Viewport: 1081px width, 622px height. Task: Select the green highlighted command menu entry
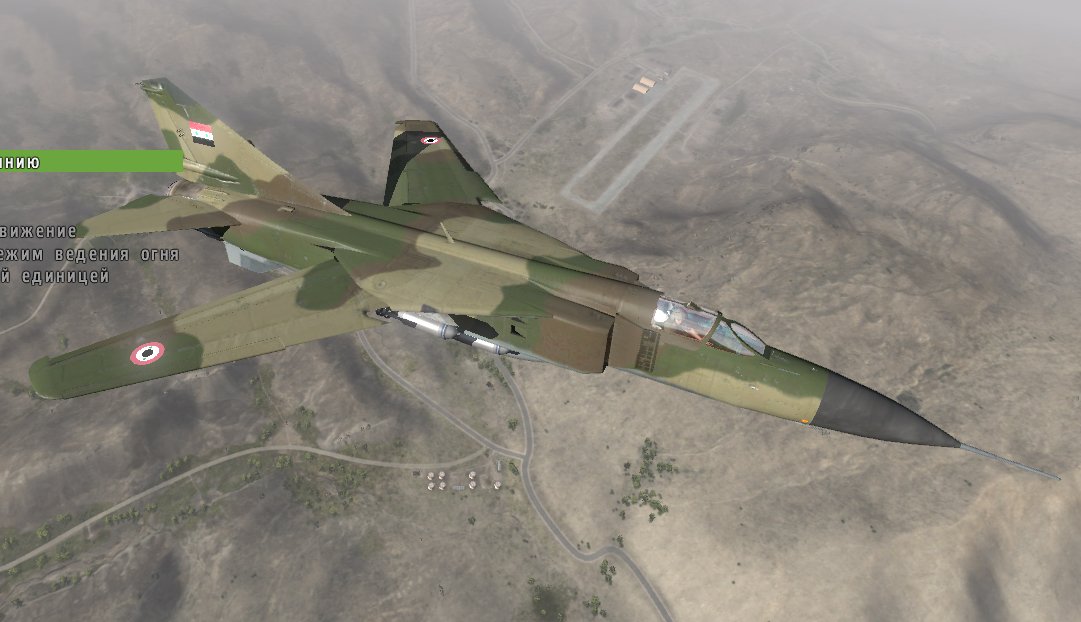tap(88, 161)
